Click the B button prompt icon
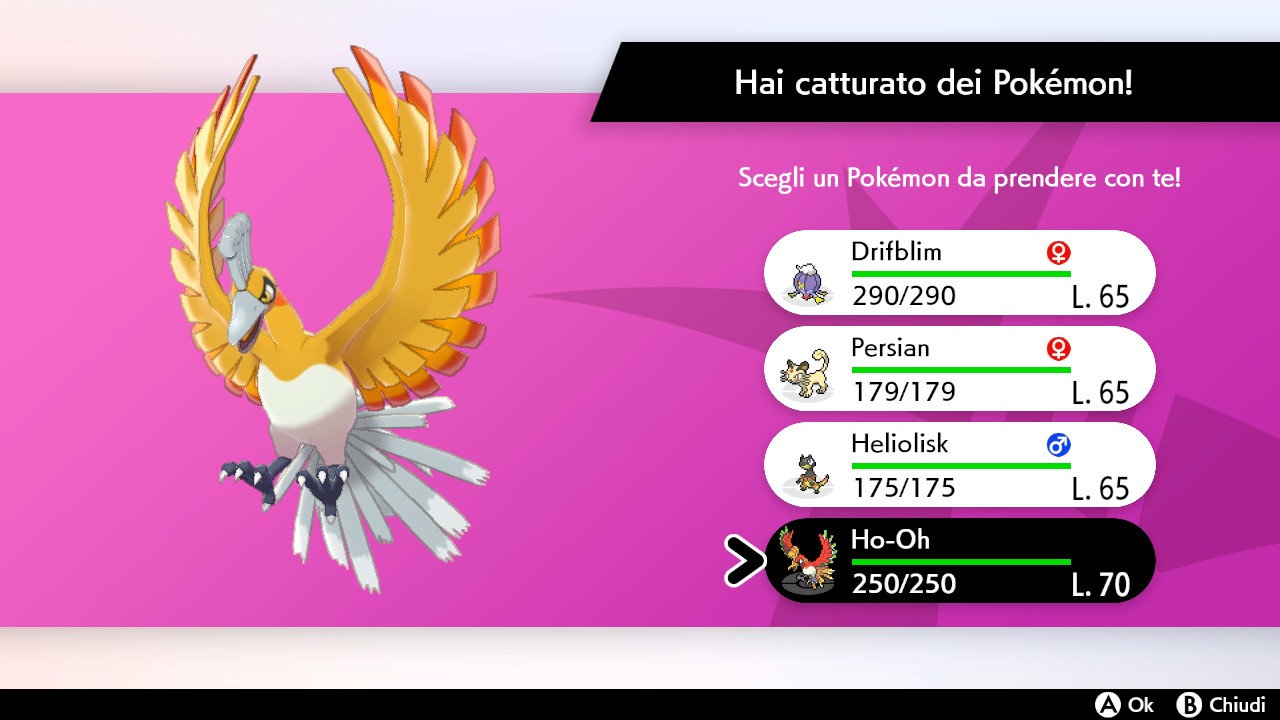The width and height of the screenshot is (1280, 720). 1190,705
